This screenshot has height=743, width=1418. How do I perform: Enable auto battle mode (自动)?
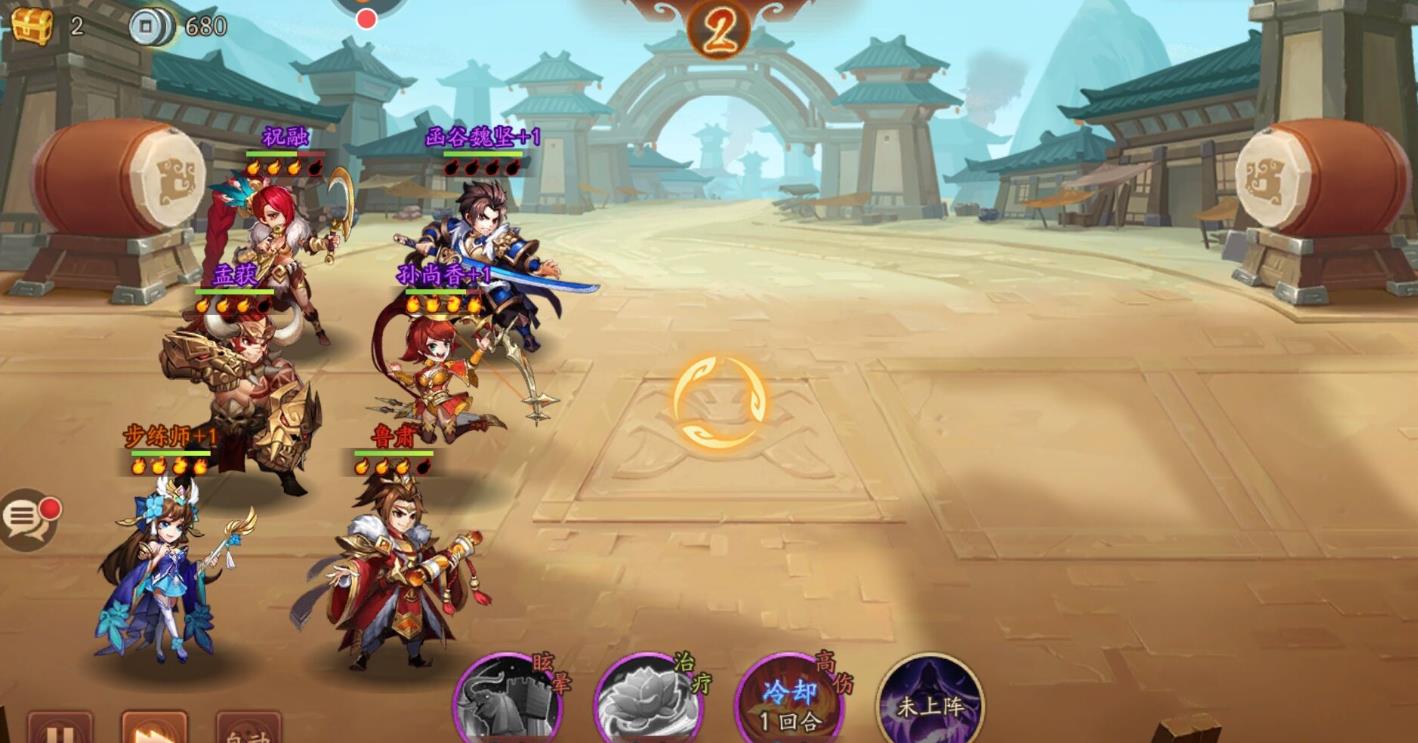point(248,731)
